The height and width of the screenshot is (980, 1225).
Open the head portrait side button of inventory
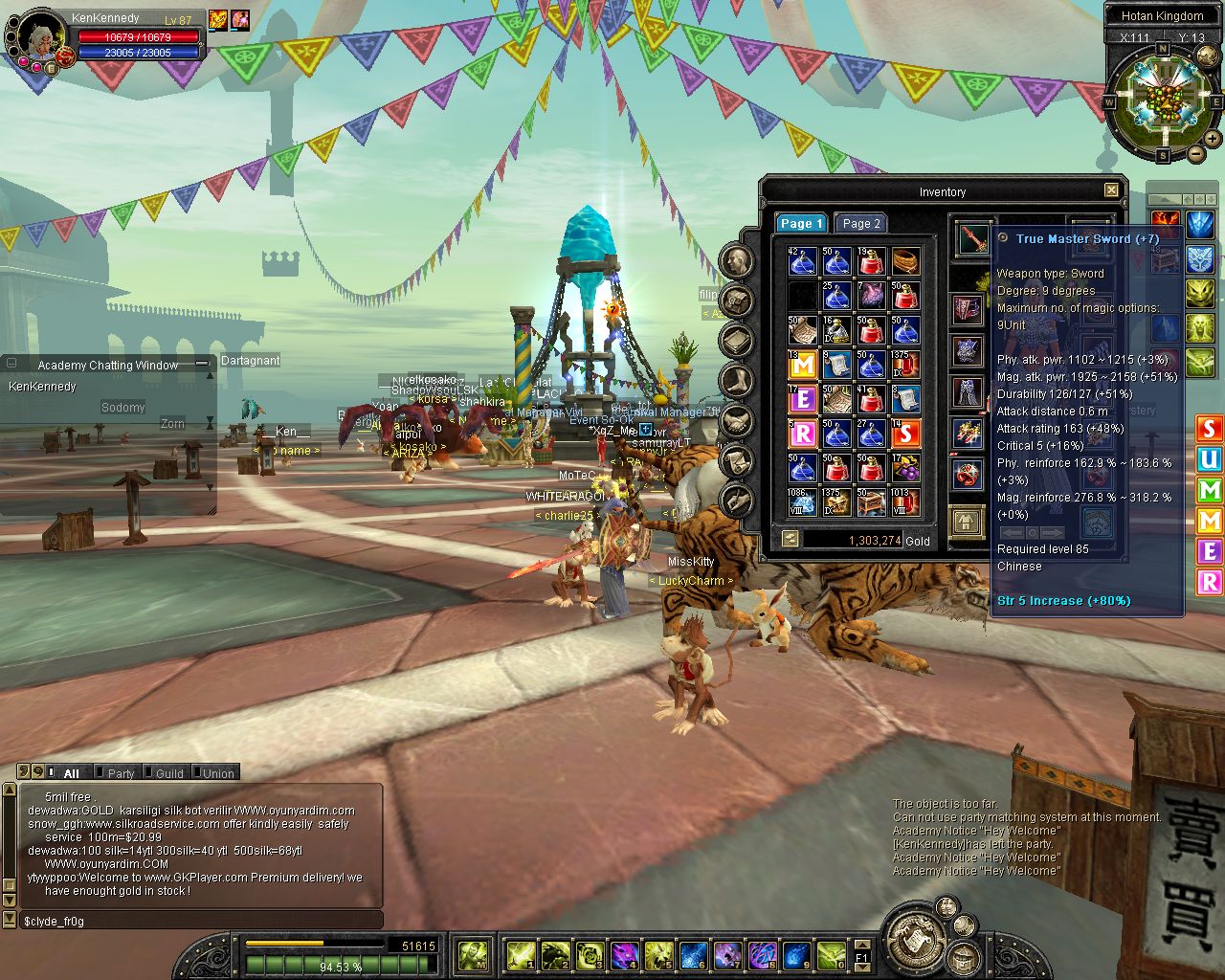(737, 261)
